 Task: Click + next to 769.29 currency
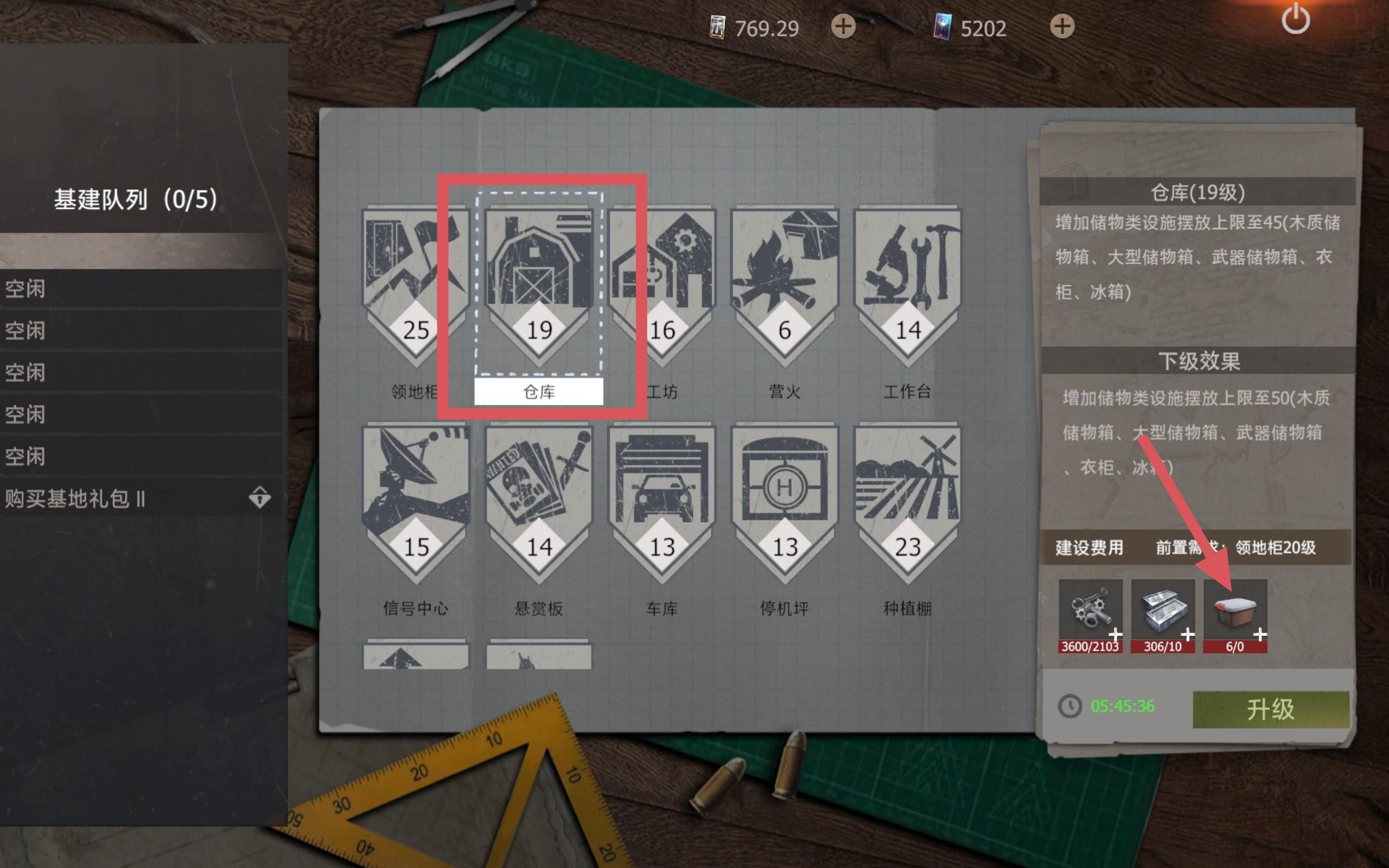click(x=843, y=27)
